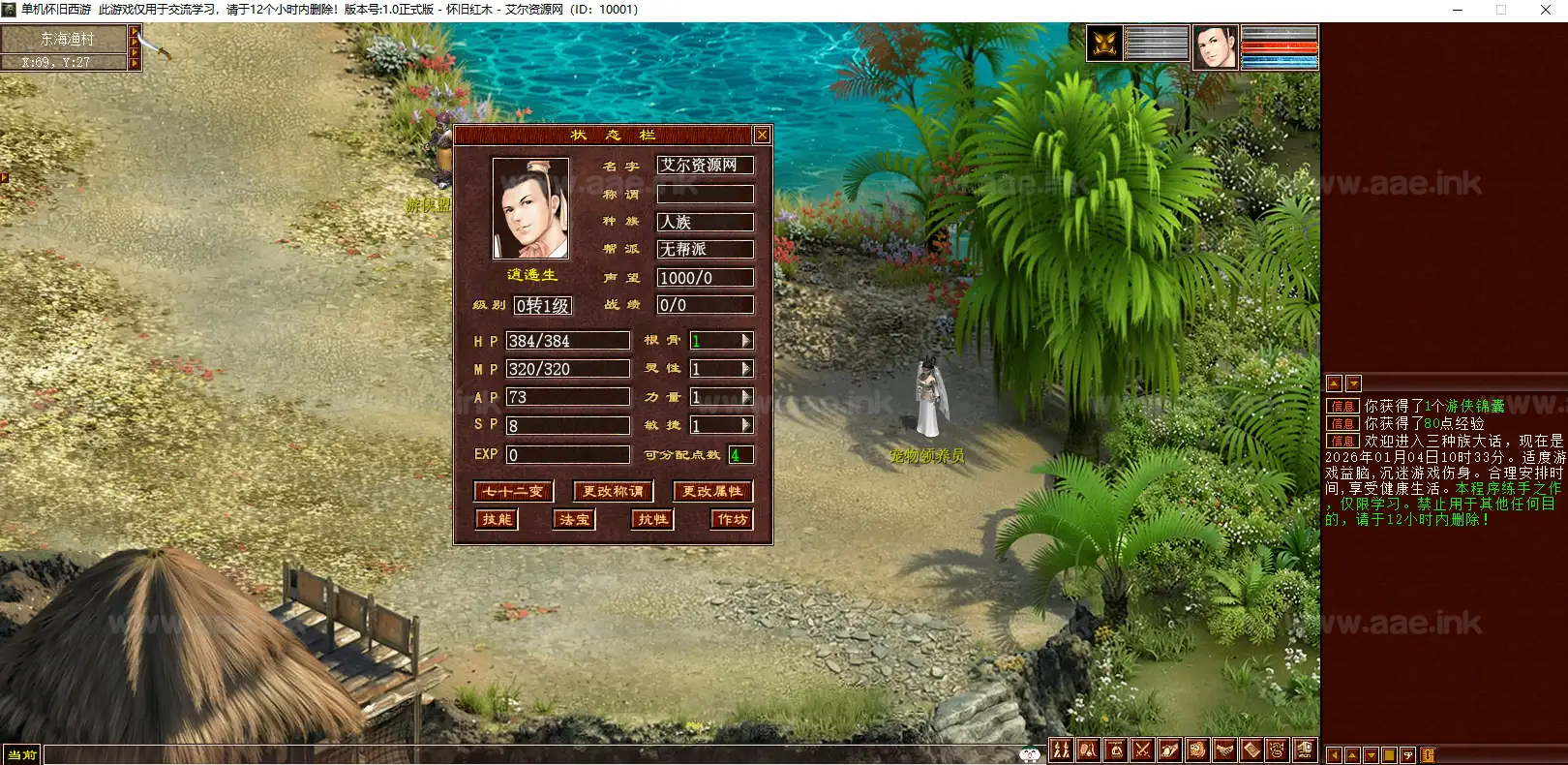Close the 状态栏 status panel

tap(762, 135)
